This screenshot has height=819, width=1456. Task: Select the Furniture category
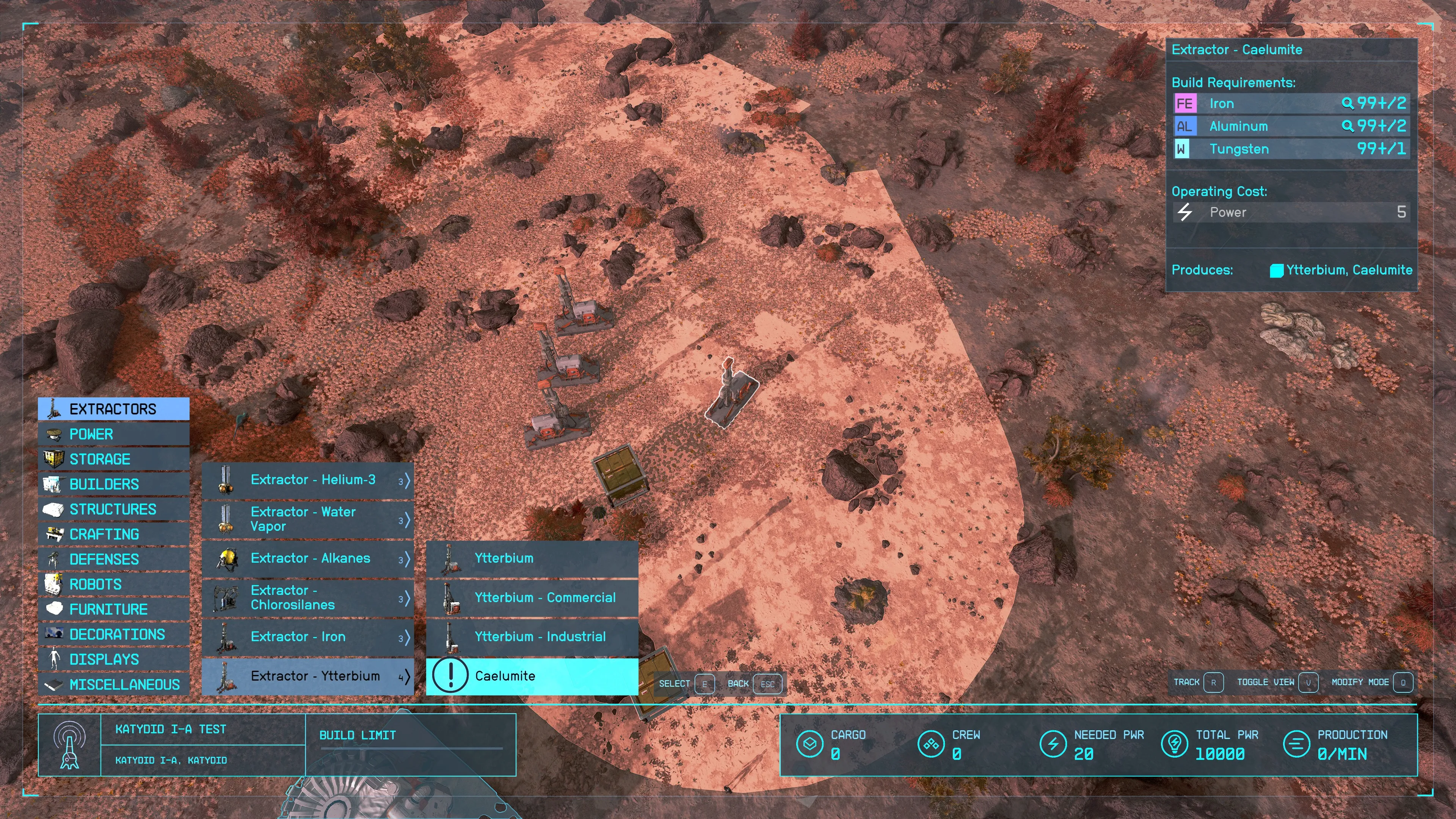[x=113, y=609]
